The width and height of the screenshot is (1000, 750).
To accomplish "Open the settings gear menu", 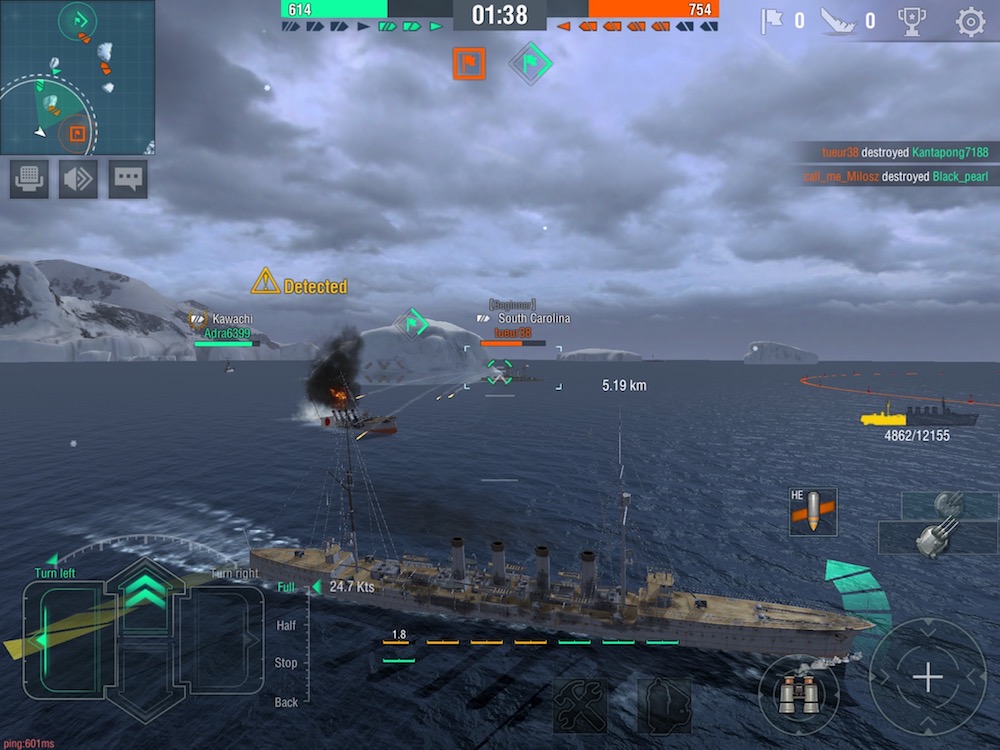I will tap(970, 22).
